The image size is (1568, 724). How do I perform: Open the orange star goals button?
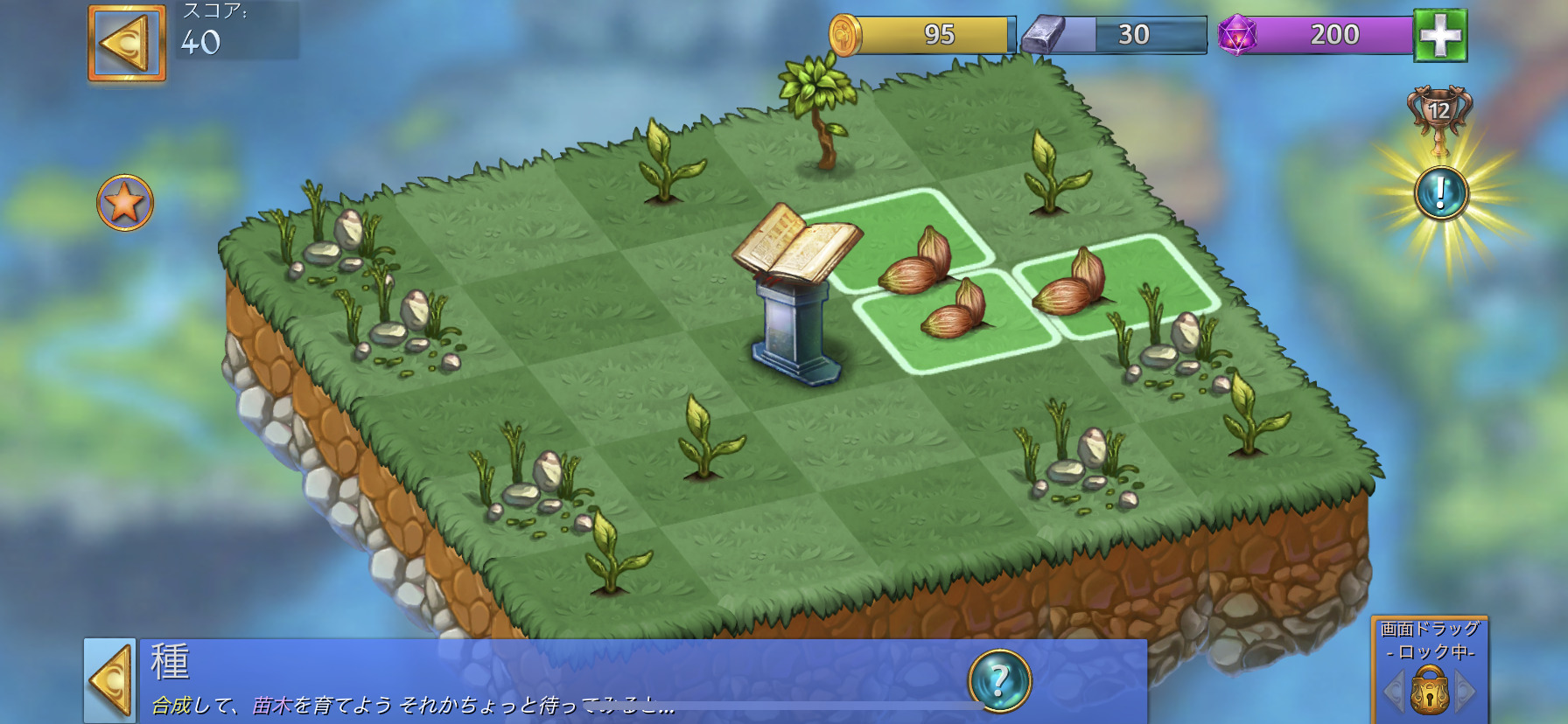point(125,203)
